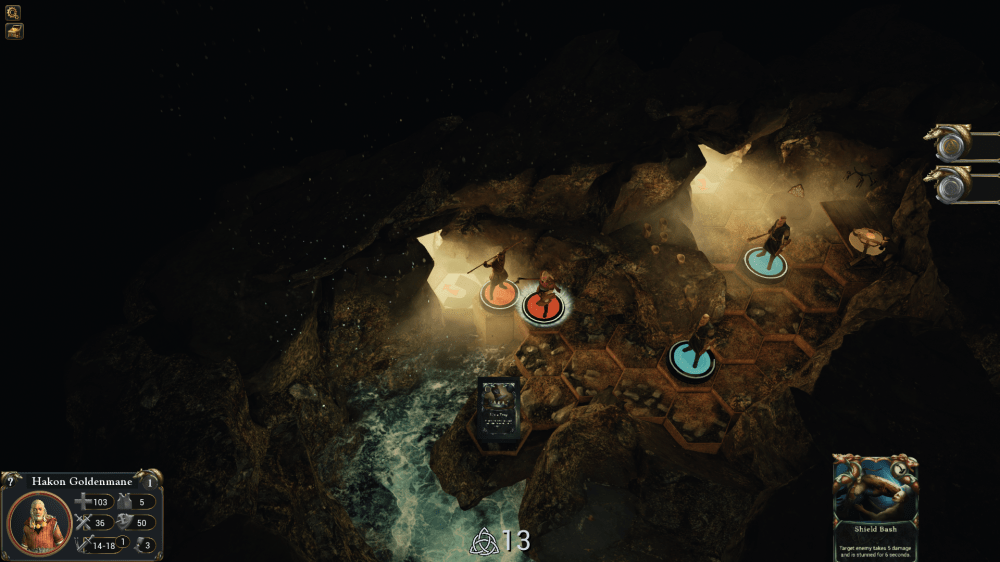Viewport: 1000px width, 562px height.
Task: Open the treasure chest inventory
Action: [14, 31]
